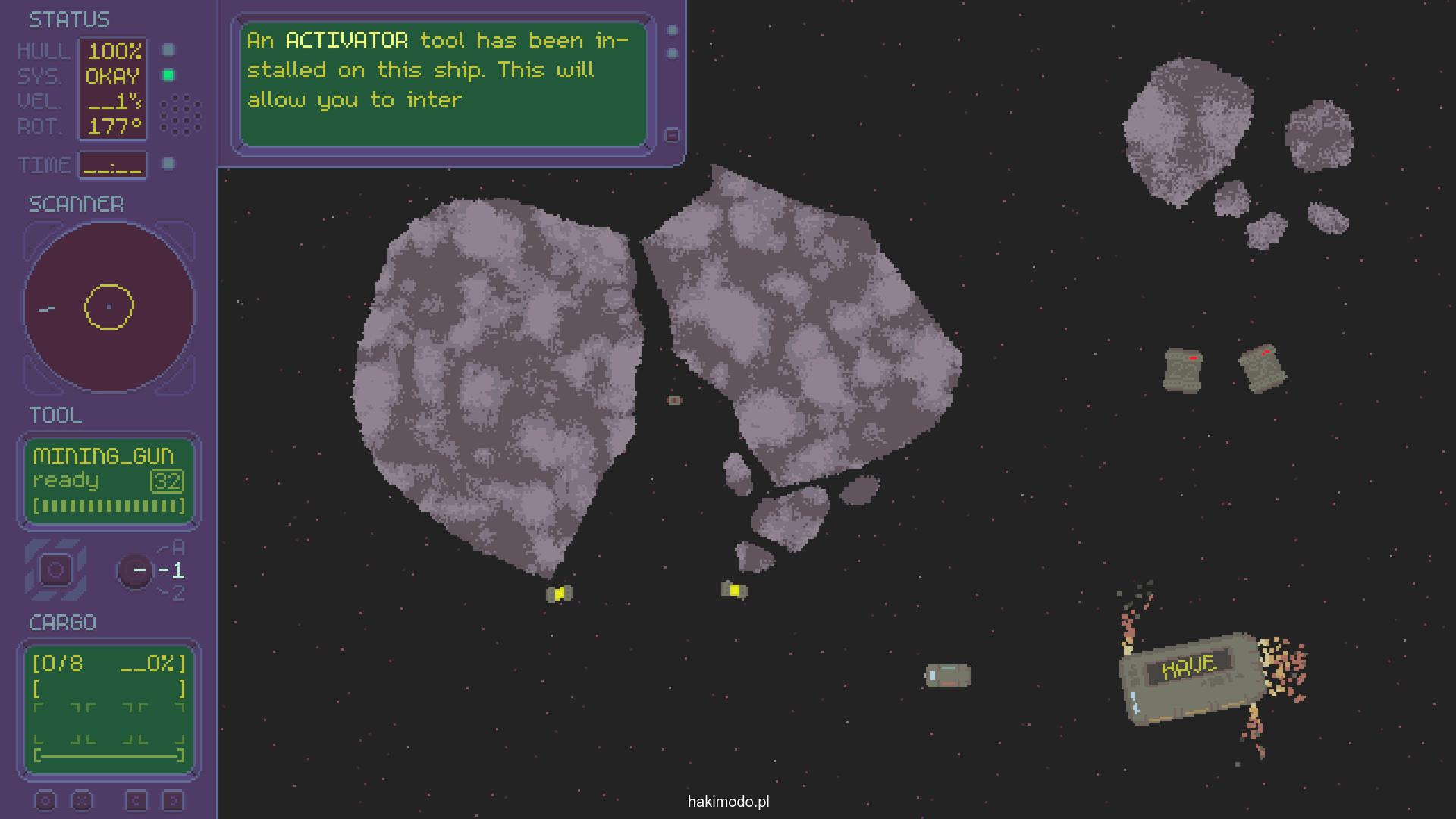Click the circular scanner radar
This screenshot has height=819, width=1456.
click(109, 307)
